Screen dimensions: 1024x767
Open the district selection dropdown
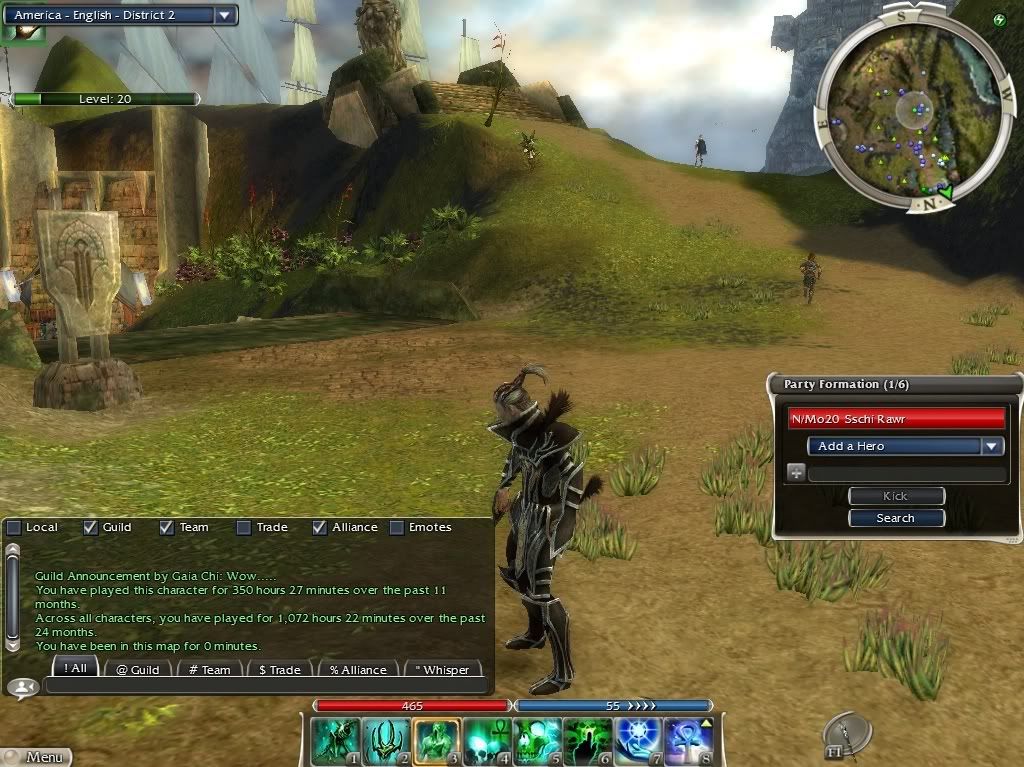(x=226, y=15)
